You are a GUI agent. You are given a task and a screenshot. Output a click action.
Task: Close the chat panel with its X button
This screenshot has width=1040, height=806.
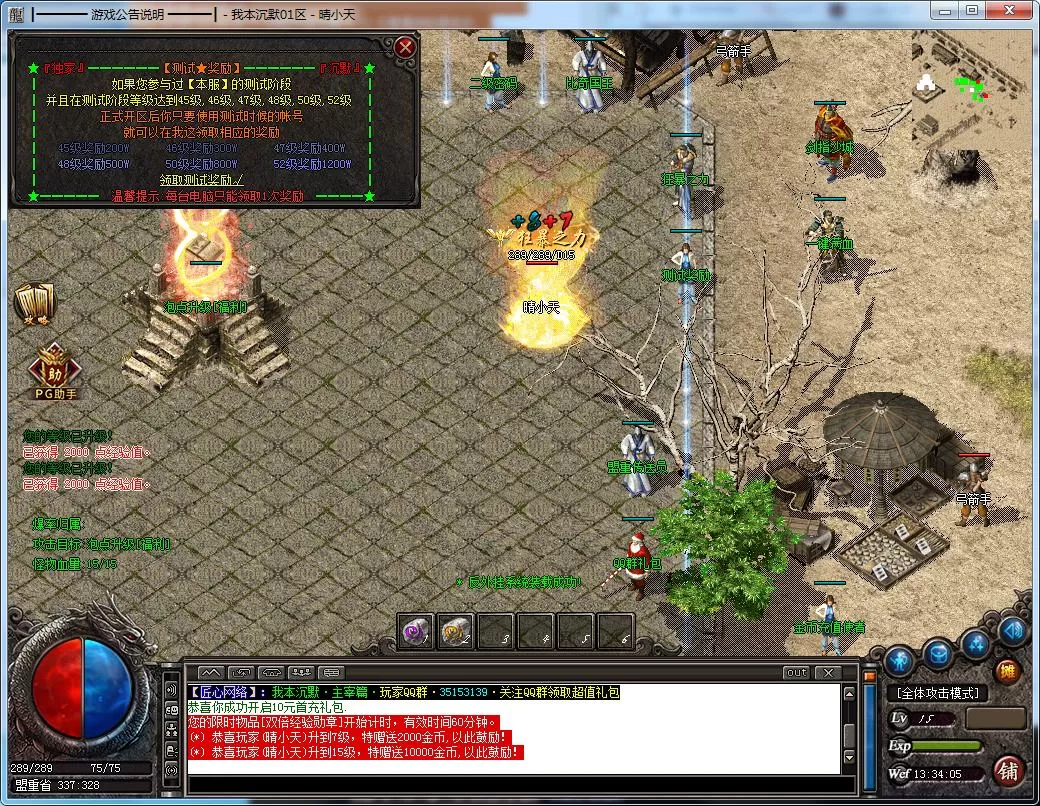tap(827, 672)
